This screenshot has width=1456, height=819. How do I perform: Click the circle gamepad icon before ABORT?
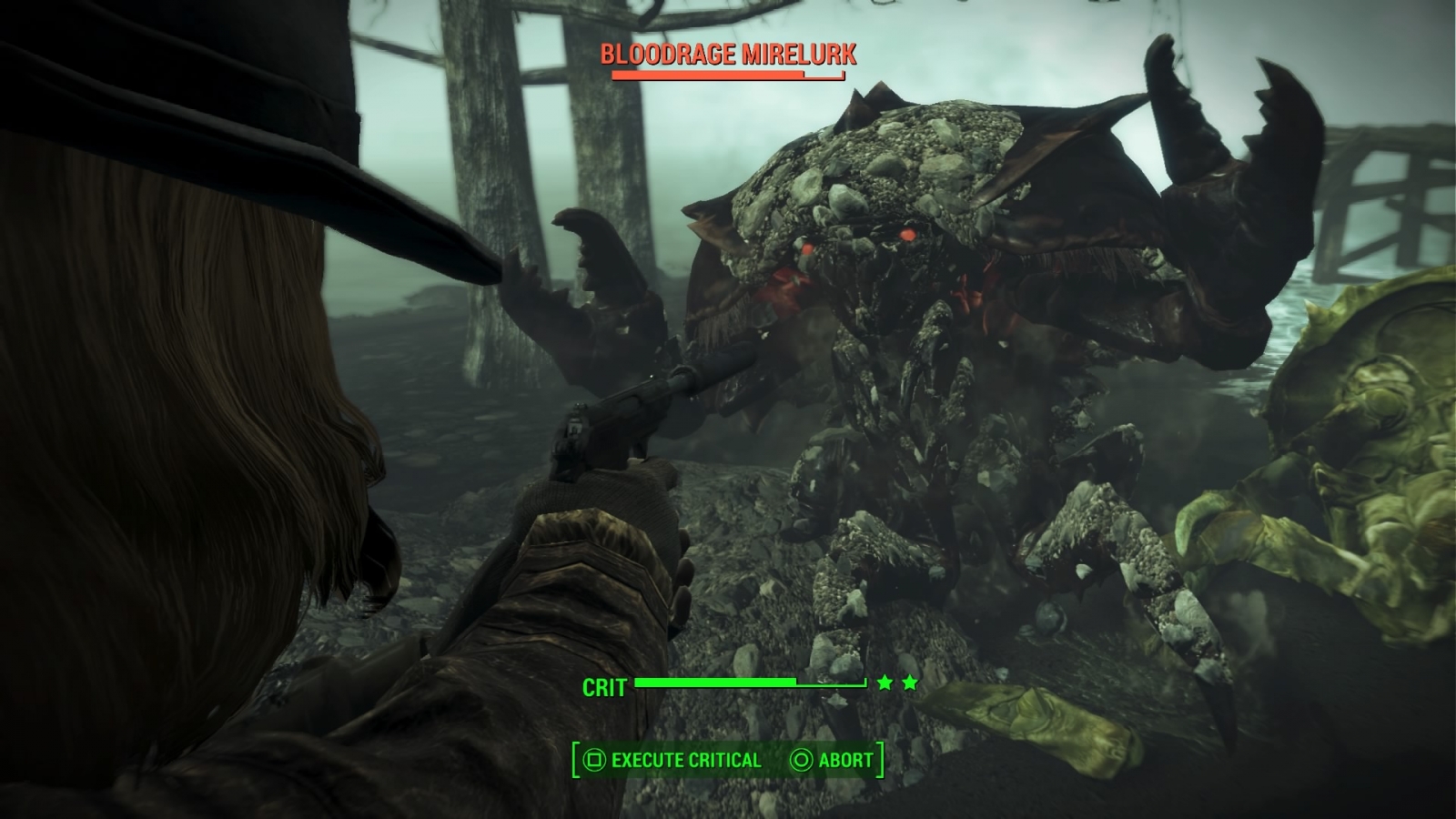click(x=803, y=760)
